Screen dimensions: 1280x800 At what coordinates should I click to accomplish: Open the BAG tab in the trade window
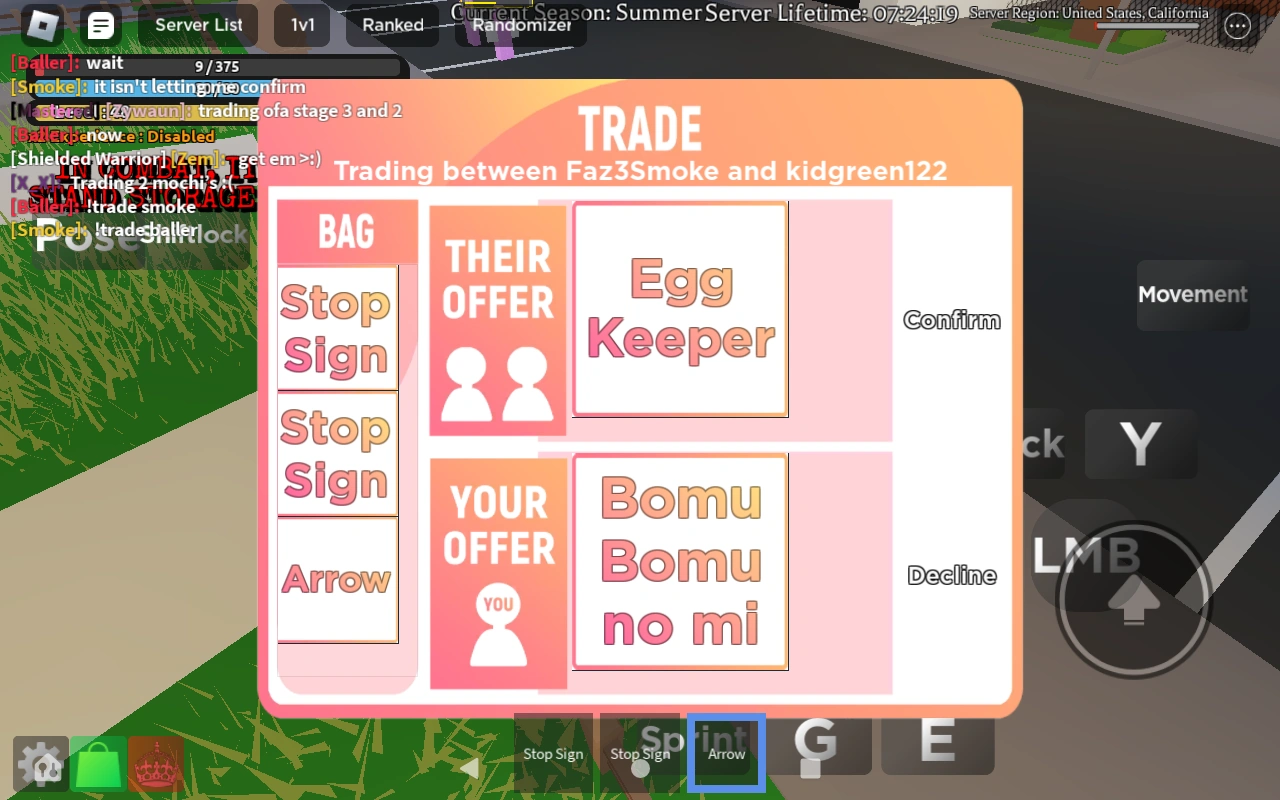347,232
